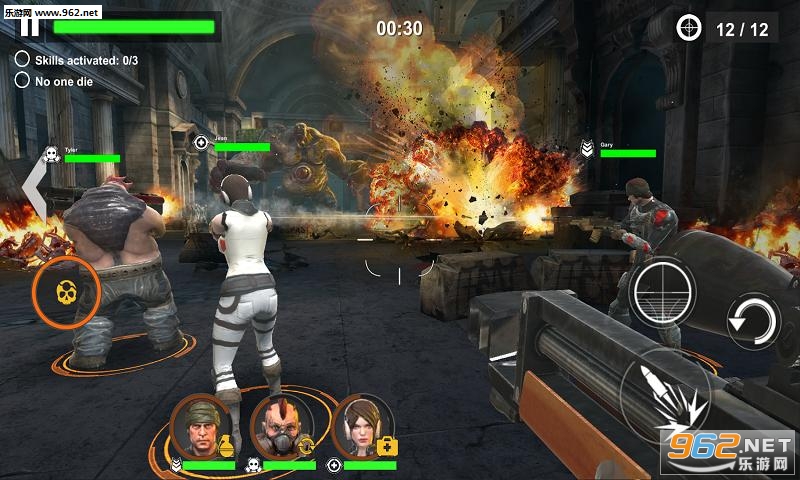This screenshot has width=800, height=480.
Task: Click the Skills activated objective entry
Action: (77, 60)
